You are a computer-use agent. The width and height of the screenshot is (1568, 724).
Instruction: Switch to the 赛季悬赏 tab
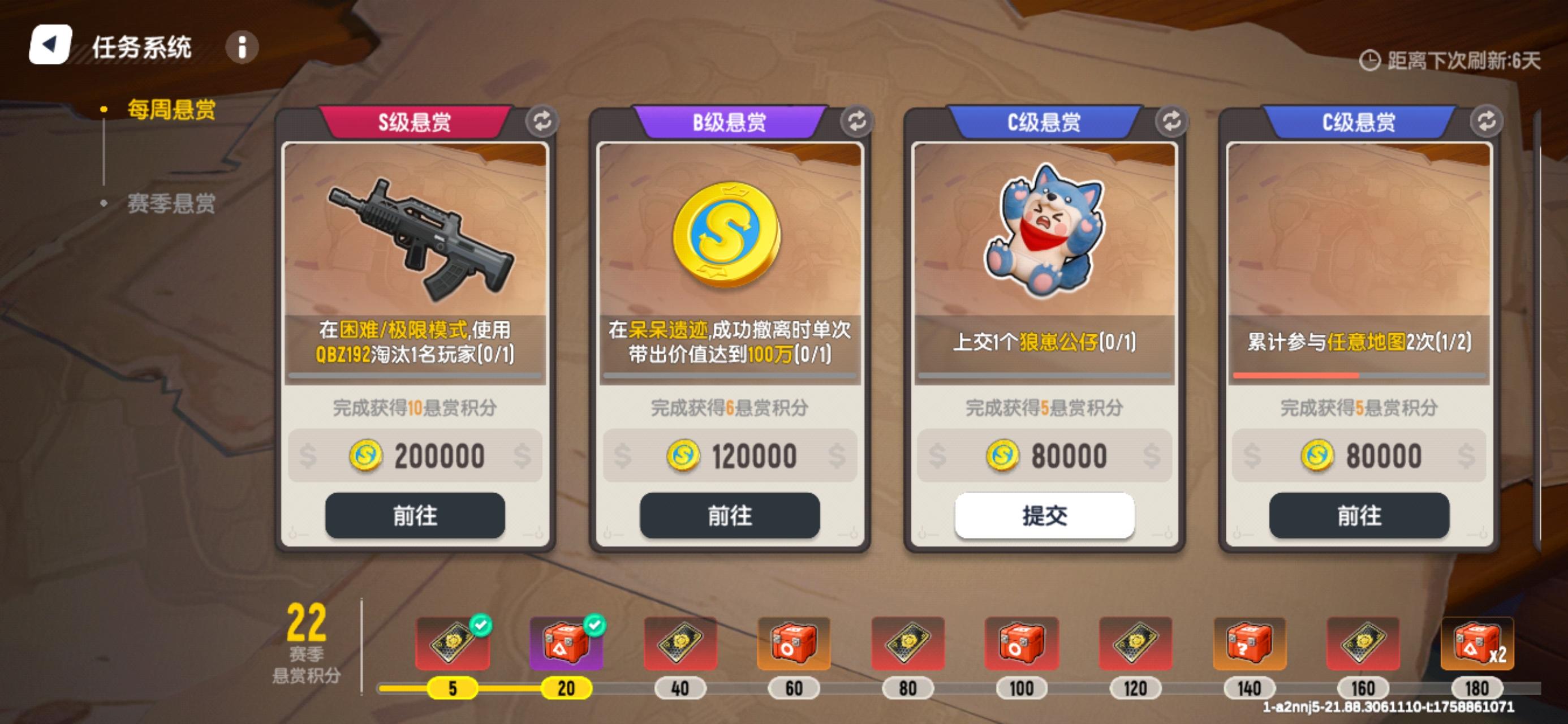point(171,205)
